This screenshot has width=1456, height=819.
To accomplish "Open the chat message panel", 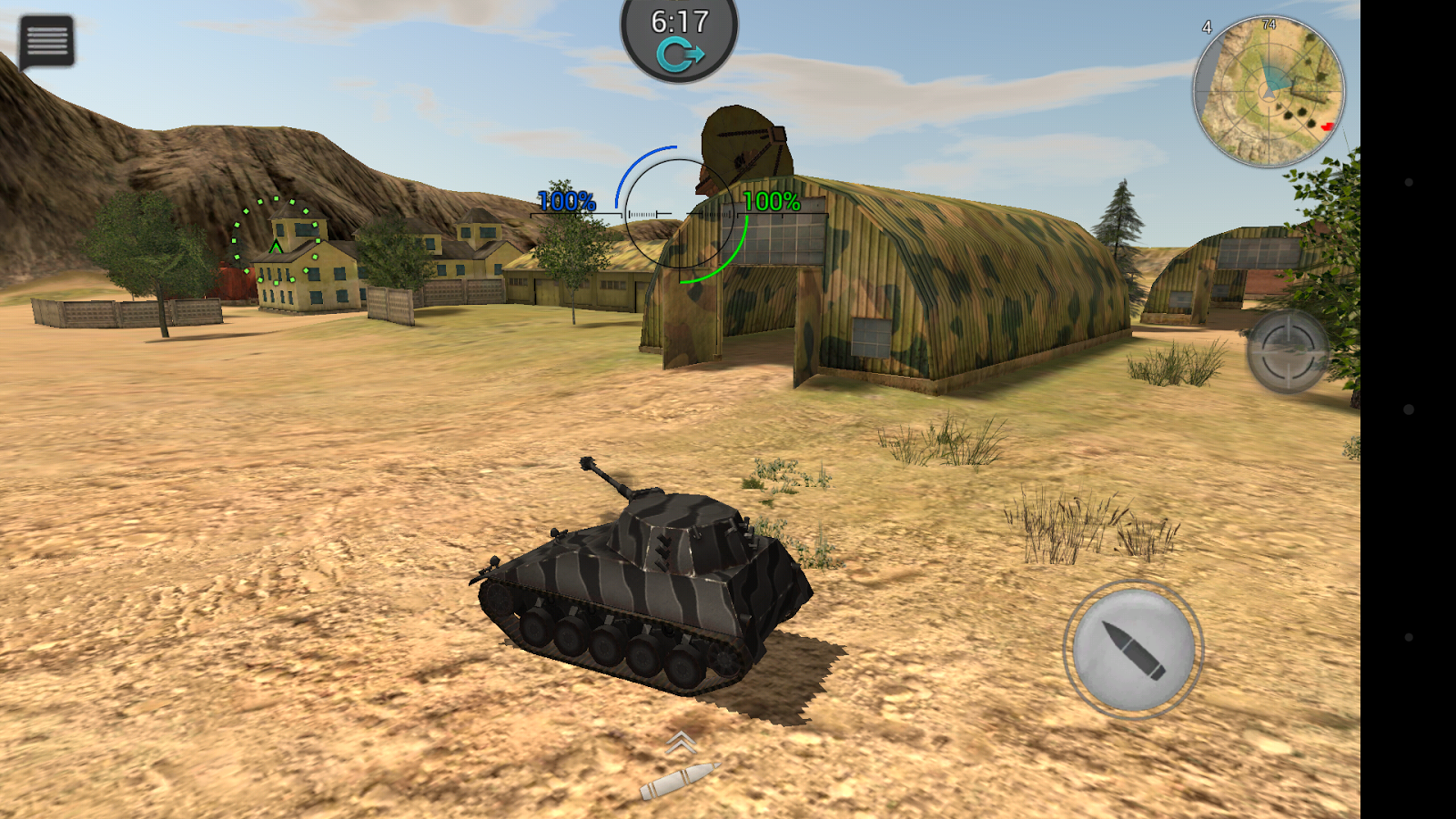I will [x=45, y=41].
